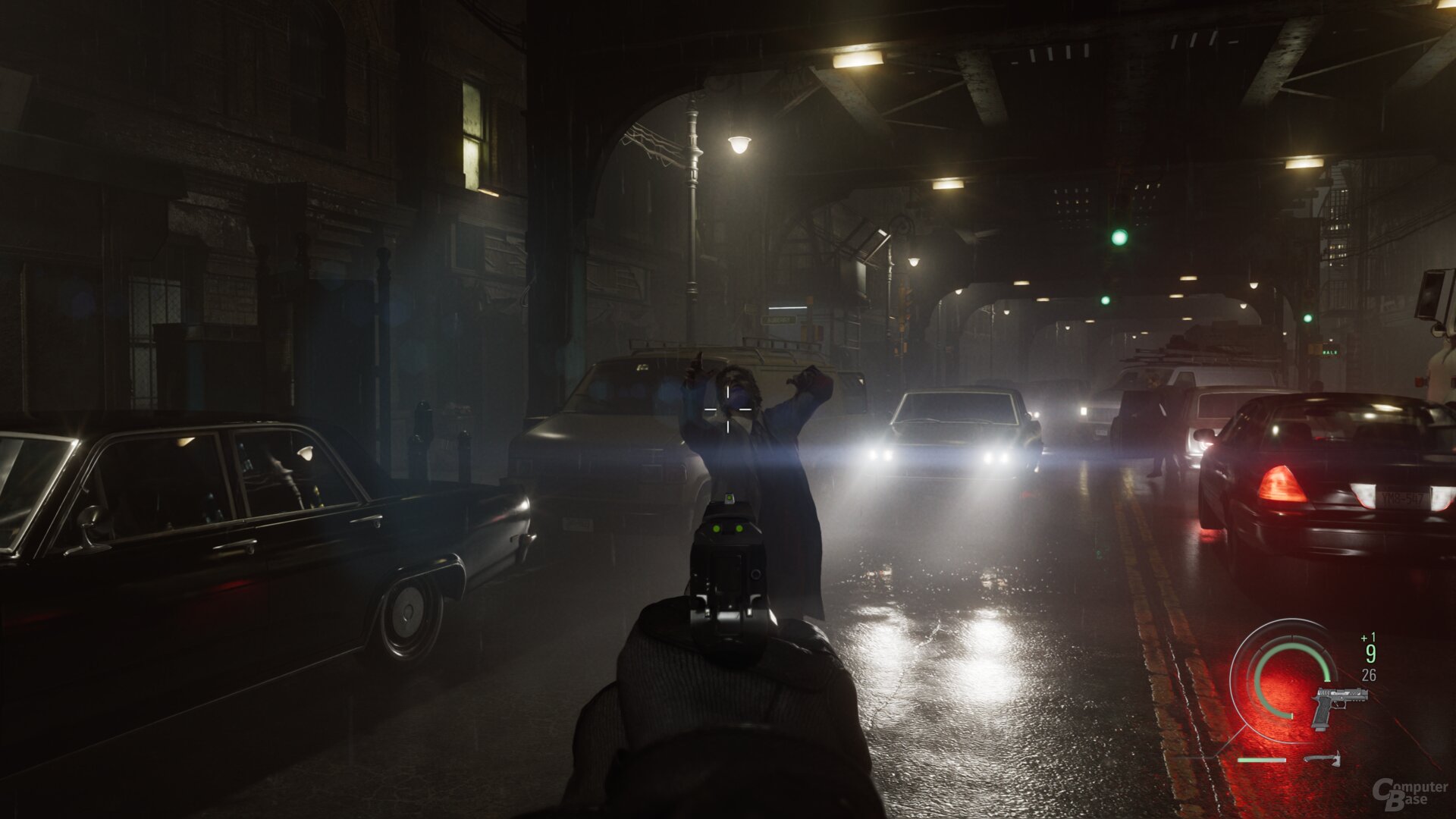1456x819 pixels.
Task: Open the reserve ammo count showing 26
Action: click(1369, 674)
